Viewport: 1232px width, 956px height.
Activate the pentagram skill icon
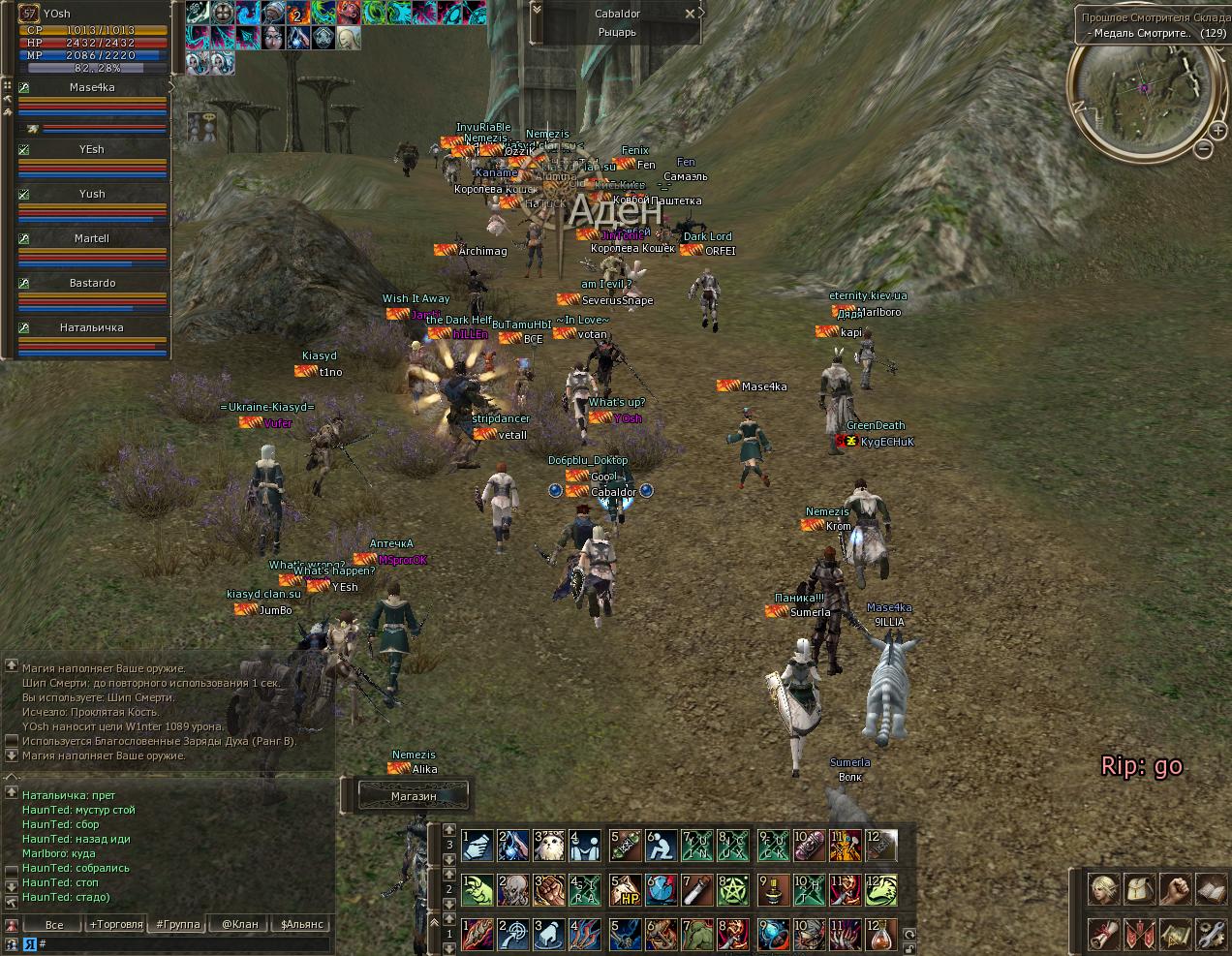tap(734, 889)
